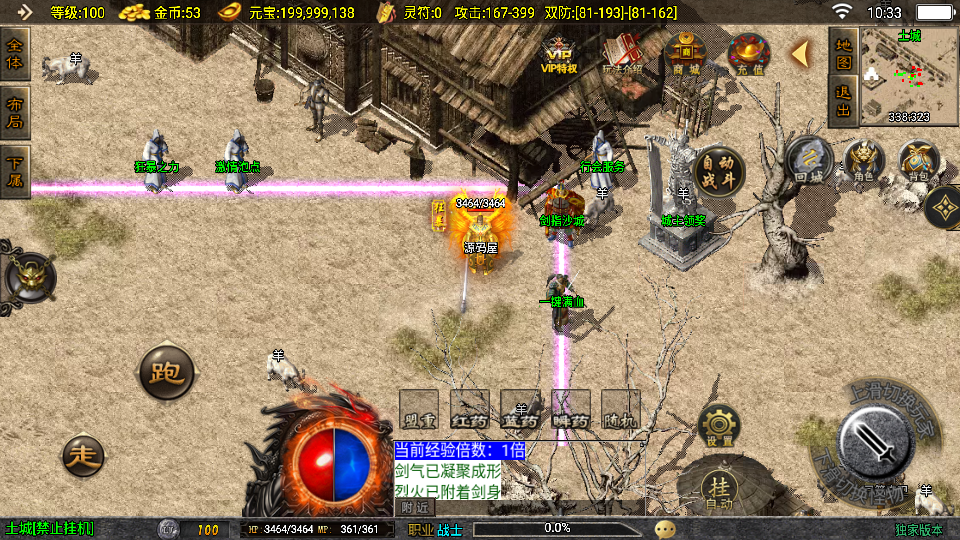Open the 背包 backpack
Image resolution: width=960 pixels, height=540 pixels.
(918, 162)
